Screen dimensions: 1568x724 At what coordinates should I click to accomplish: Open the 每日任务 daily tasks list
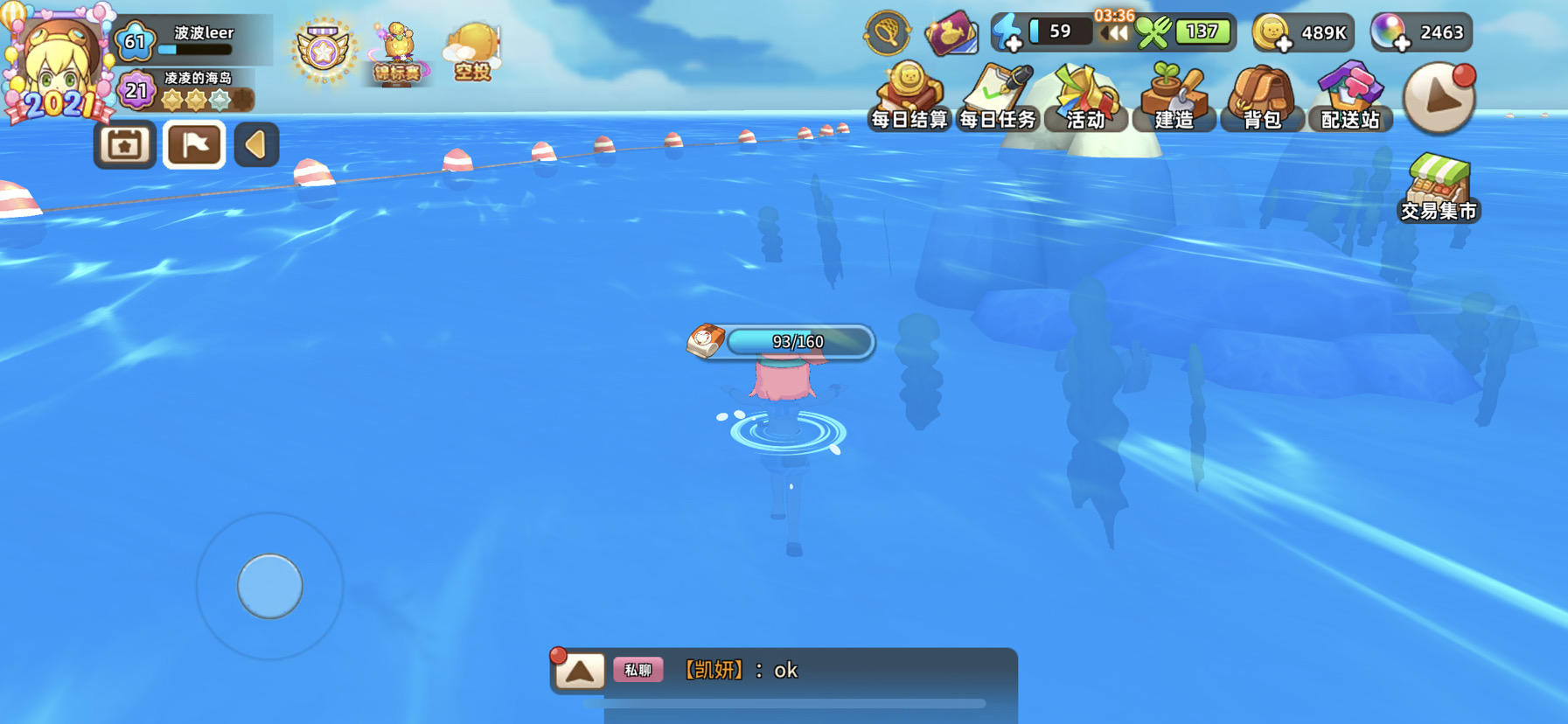(997, 94)
